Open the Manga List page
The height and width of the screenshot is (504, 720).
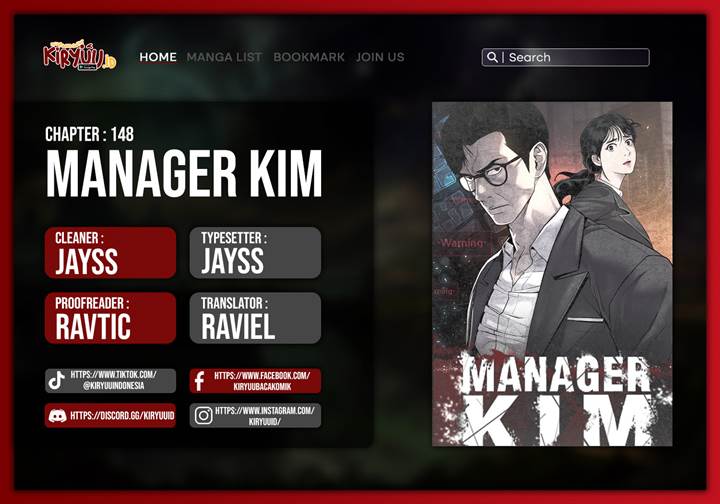225,57
